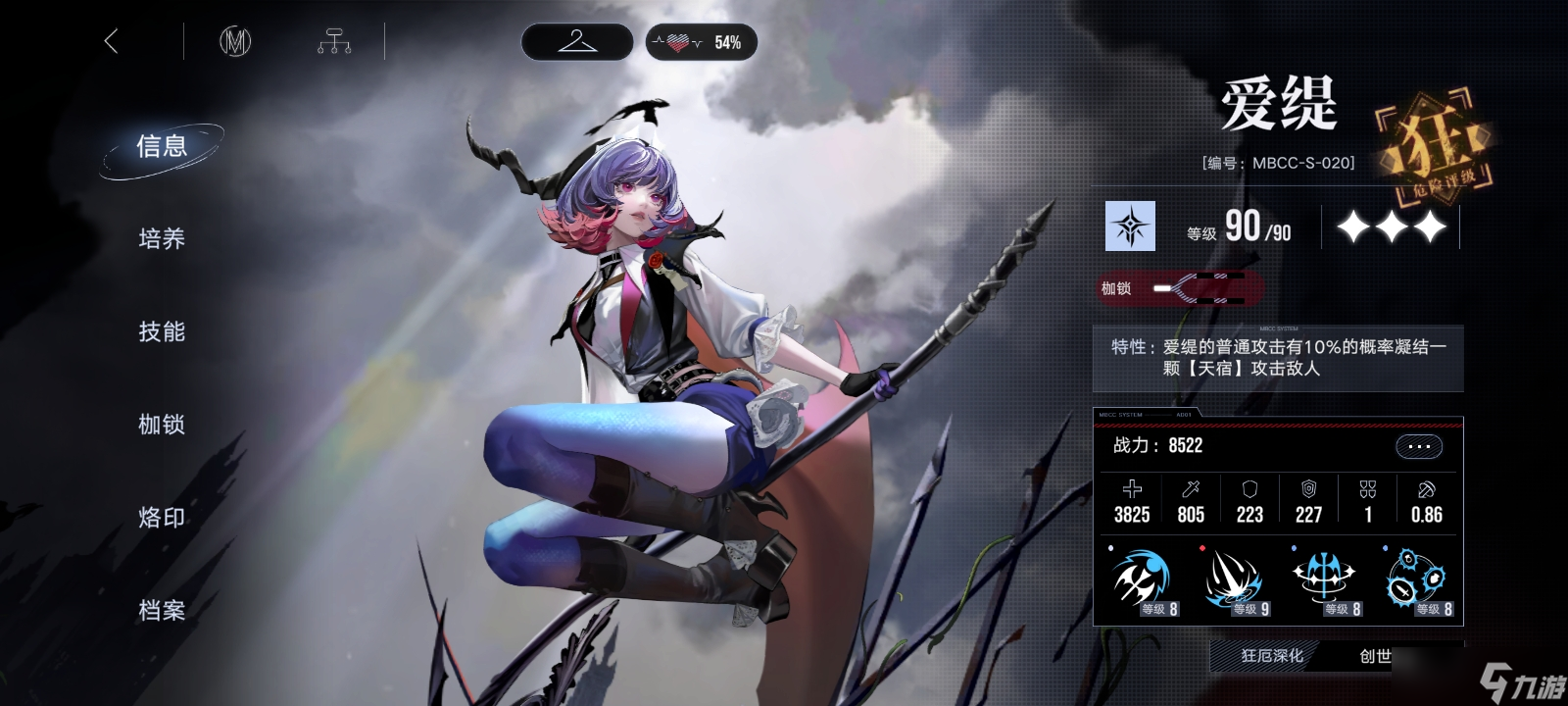The height and width of the screenshot is (706, 1568).
Task: Tap the heartbeat 54% affinity button
Action: point(702,42)
